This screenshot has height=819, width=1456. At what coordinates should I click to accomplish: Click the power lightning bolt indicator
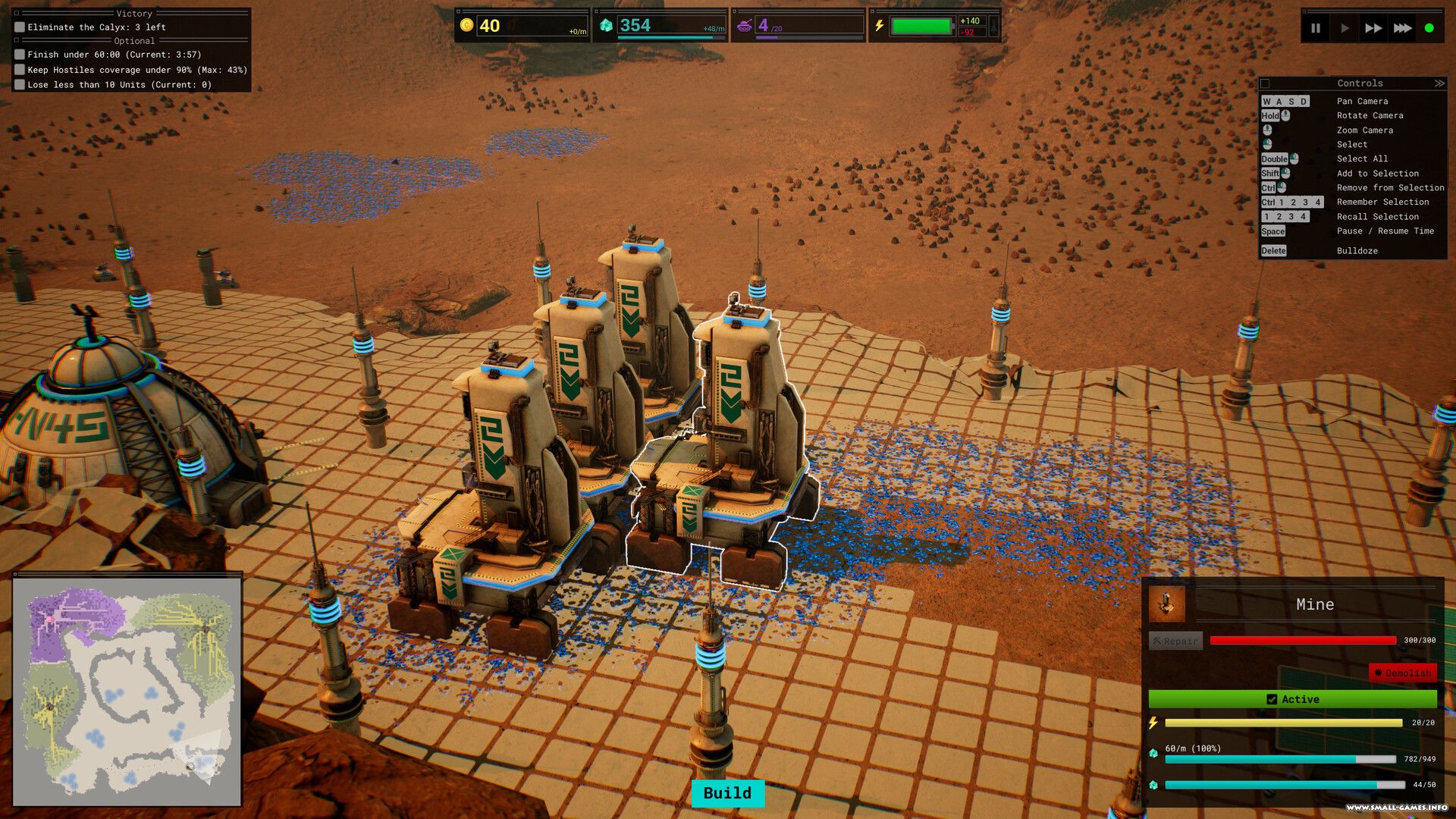click(879, 26)
